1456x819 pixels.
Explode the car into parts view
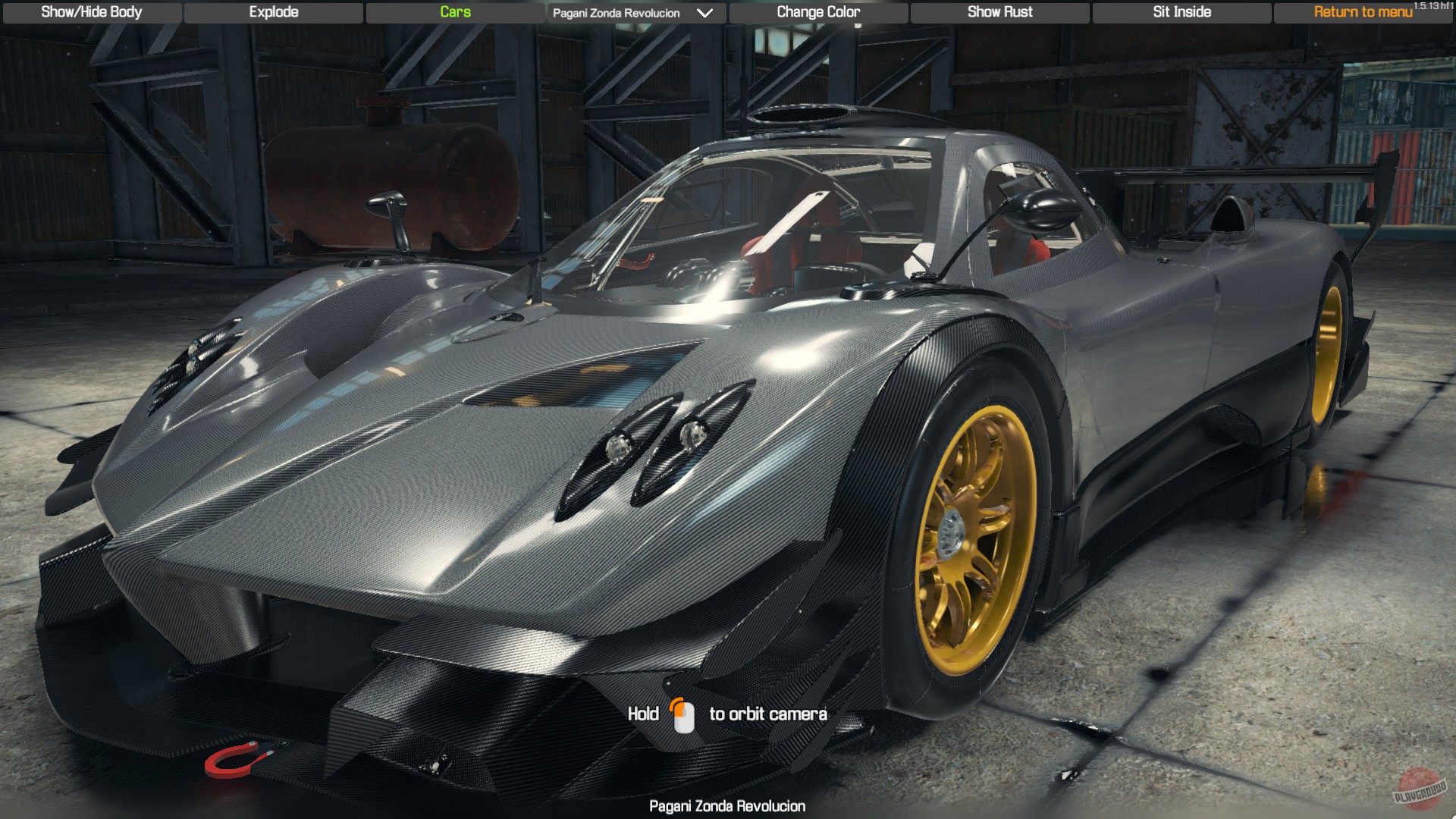[272, 12]
